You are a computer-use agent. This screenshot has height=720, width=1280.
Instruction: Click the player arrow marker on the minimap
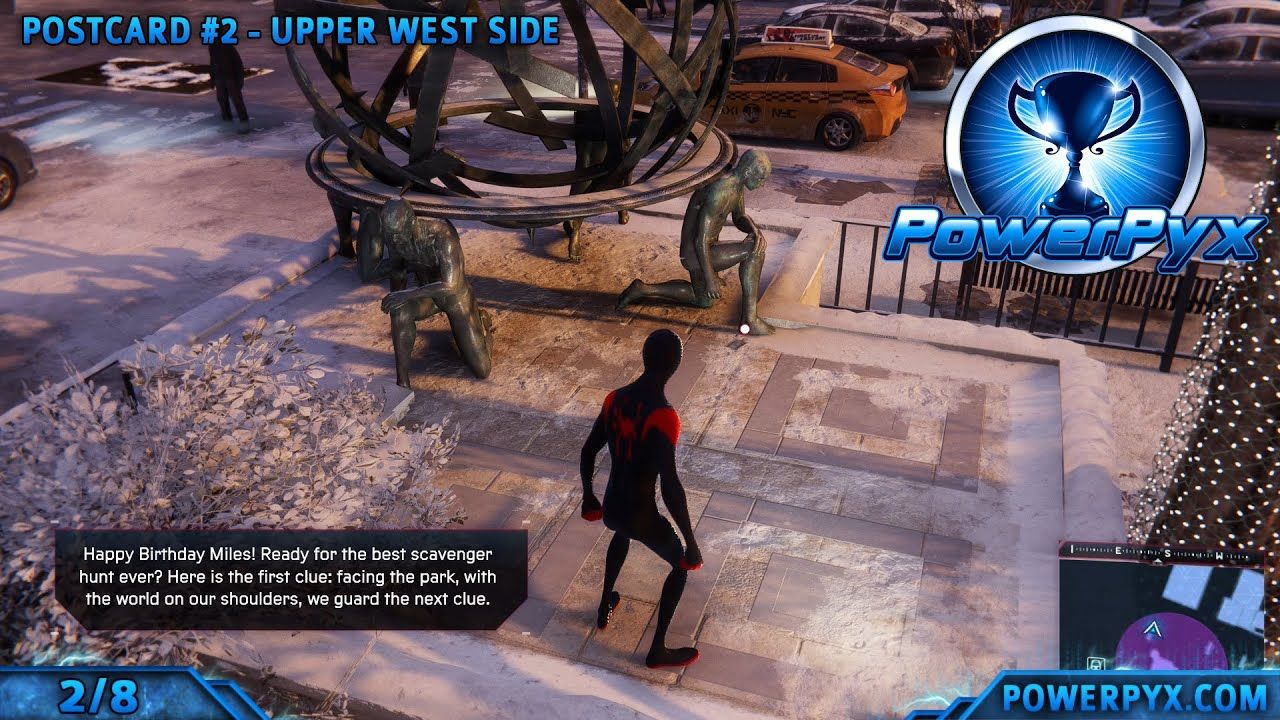coord(1152,630)
